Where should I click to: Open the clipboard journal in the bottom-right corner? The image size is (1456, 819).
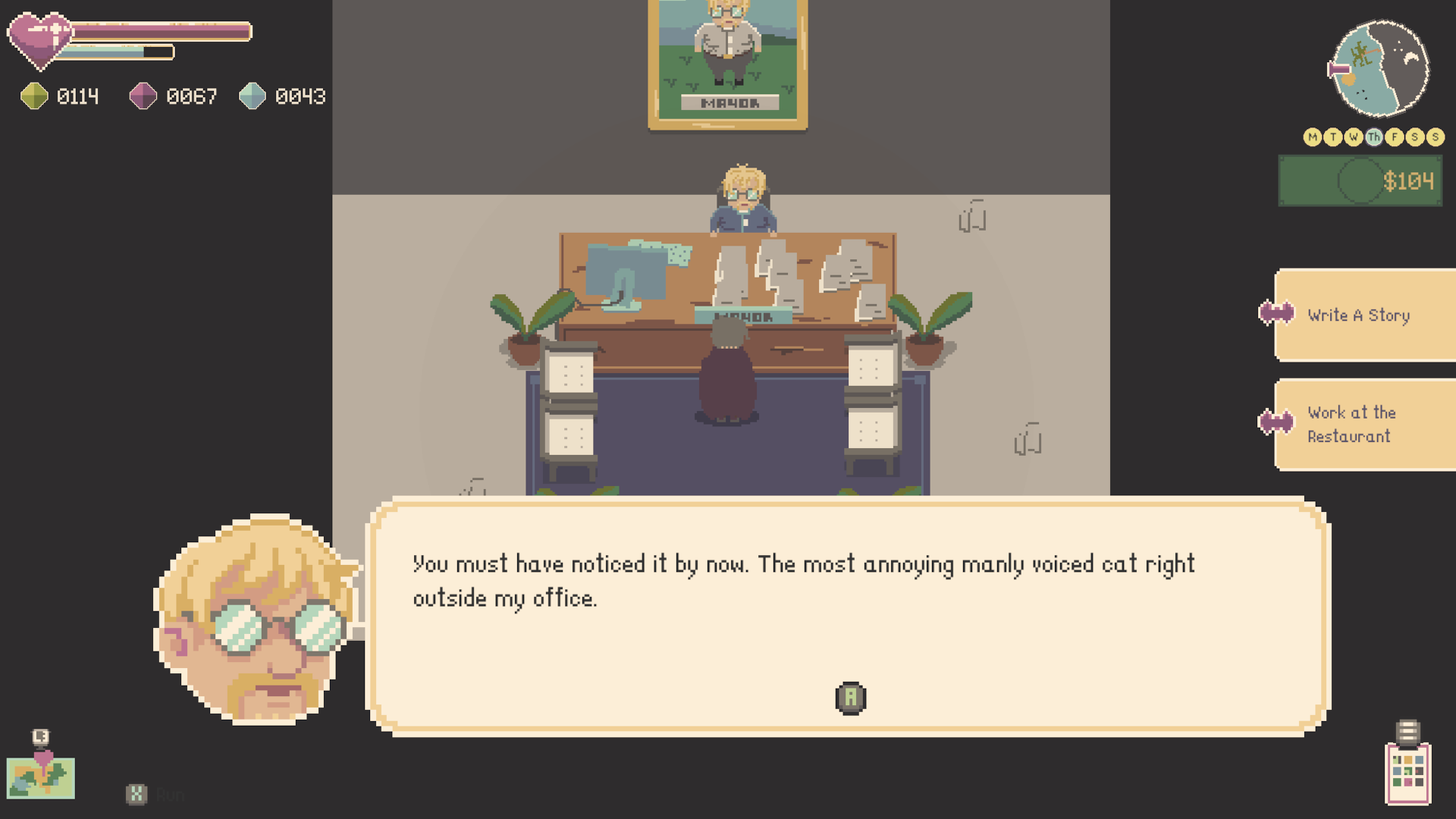click(1409, 773)
